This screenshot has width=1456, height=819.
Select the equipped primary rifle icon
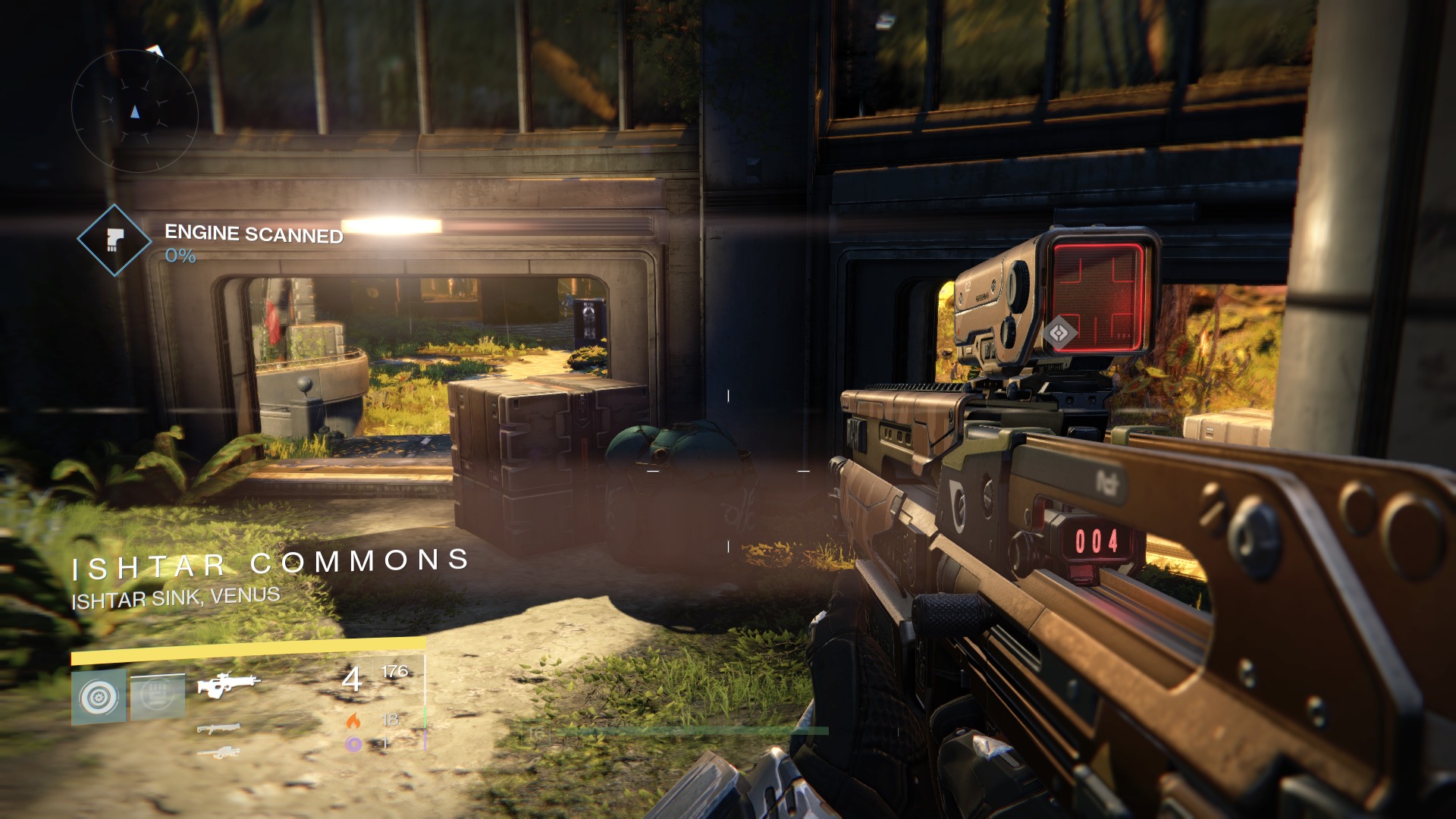click(227, 684)
